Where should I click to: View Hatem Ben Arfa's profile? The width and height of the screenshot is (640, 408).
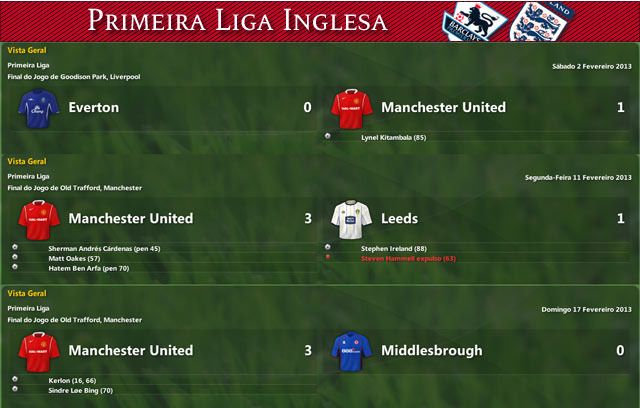[81, 268]
